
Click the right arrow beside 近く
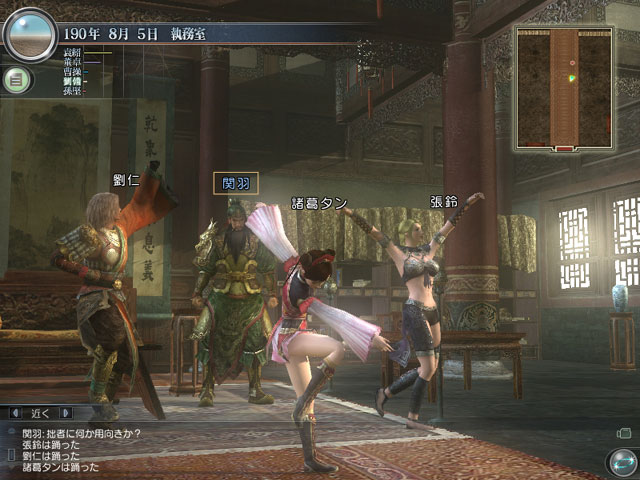[x=65, y=412]
